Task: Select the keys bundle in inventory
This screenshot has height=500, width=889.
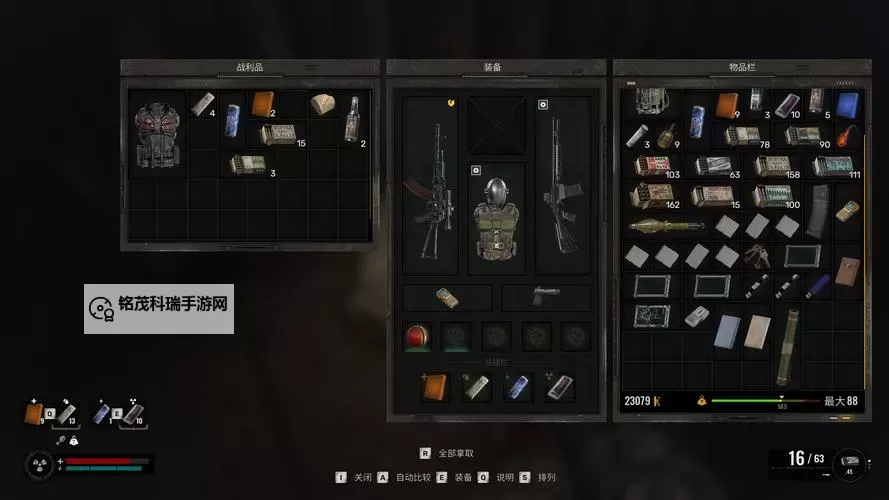Action: click(757, 256)
